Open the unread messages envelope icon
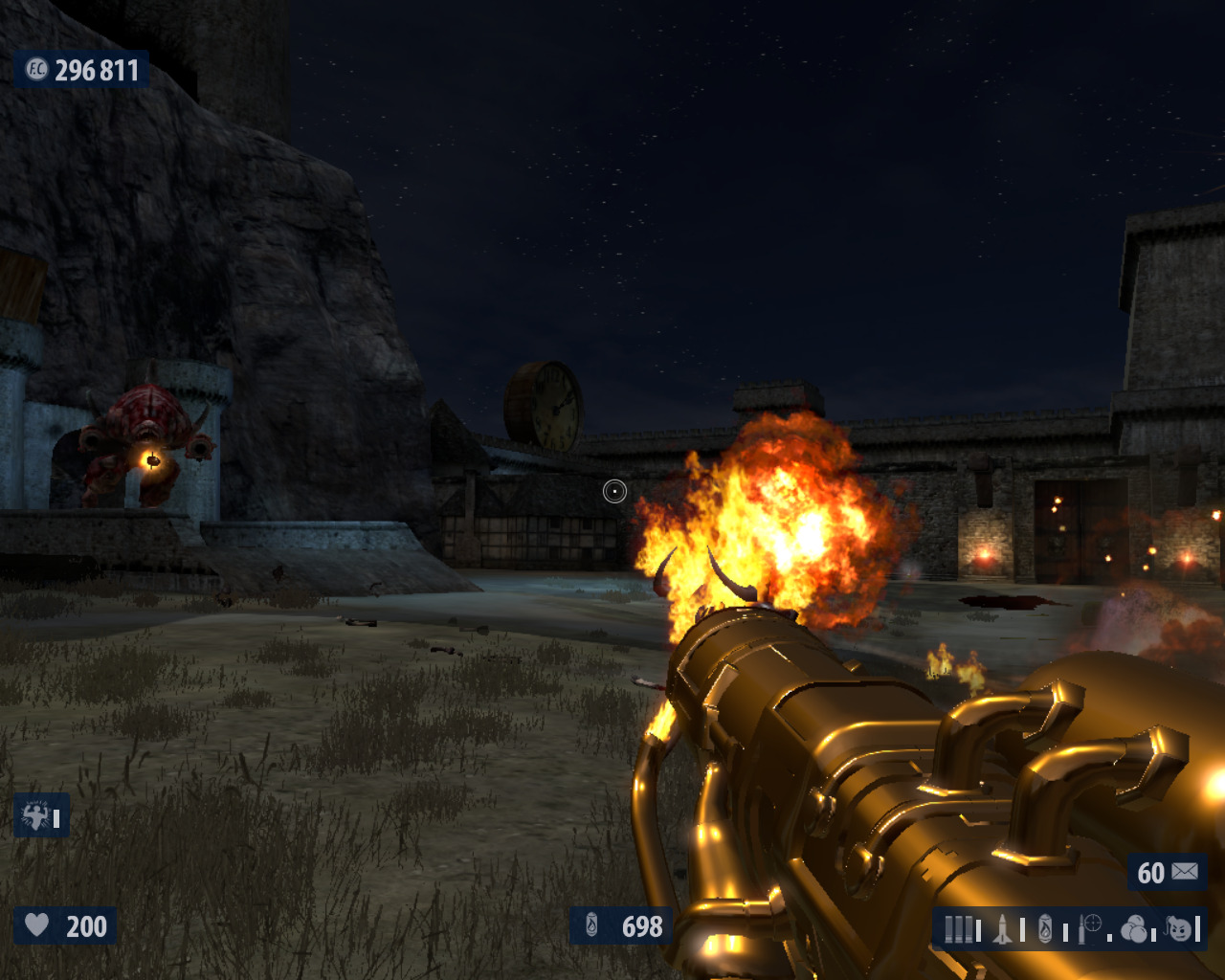This screenshot has width=1225, height=980. point(1185,872)
